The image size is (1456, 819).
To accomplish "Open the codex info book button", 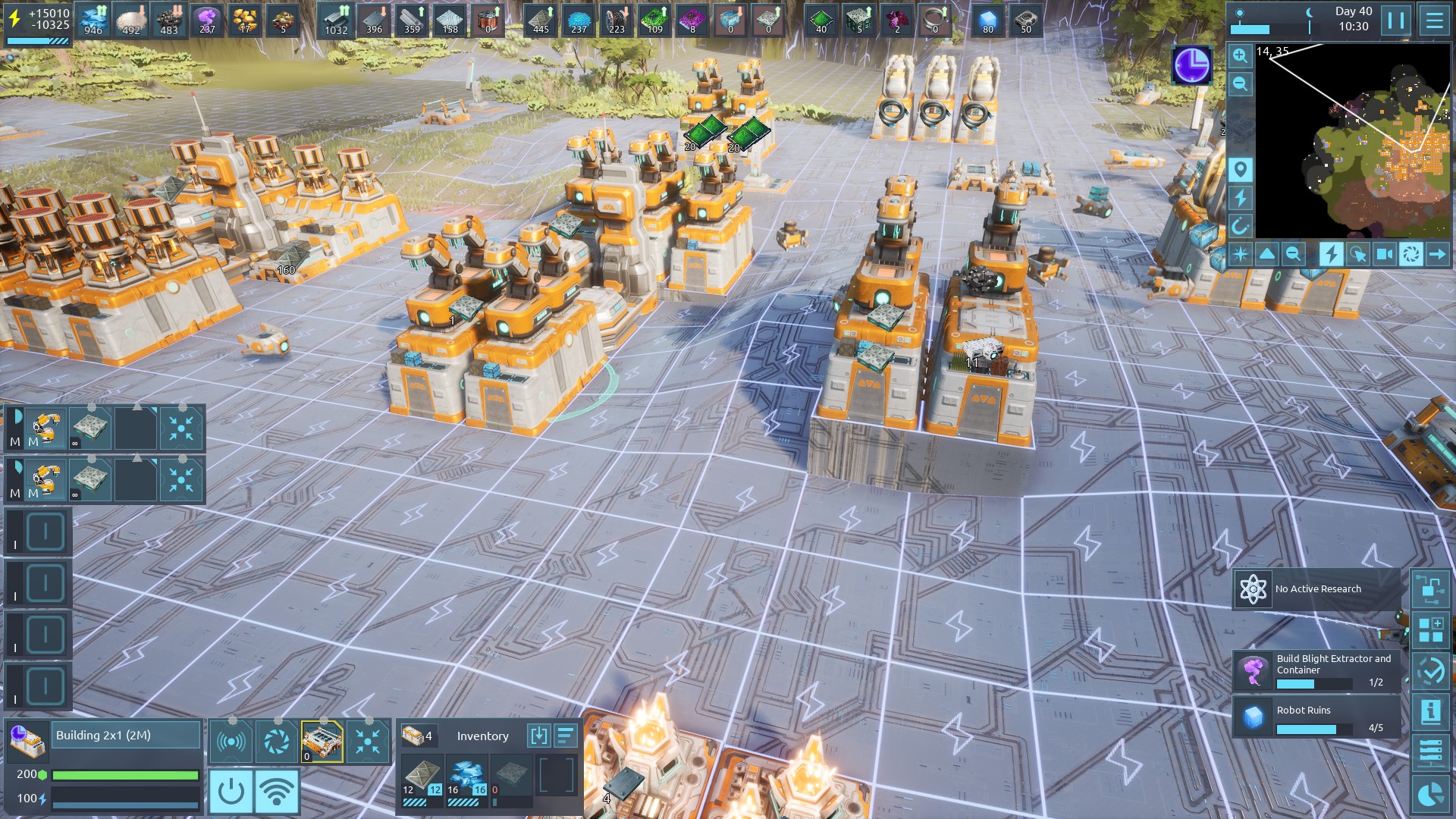I will point(1431,712).
